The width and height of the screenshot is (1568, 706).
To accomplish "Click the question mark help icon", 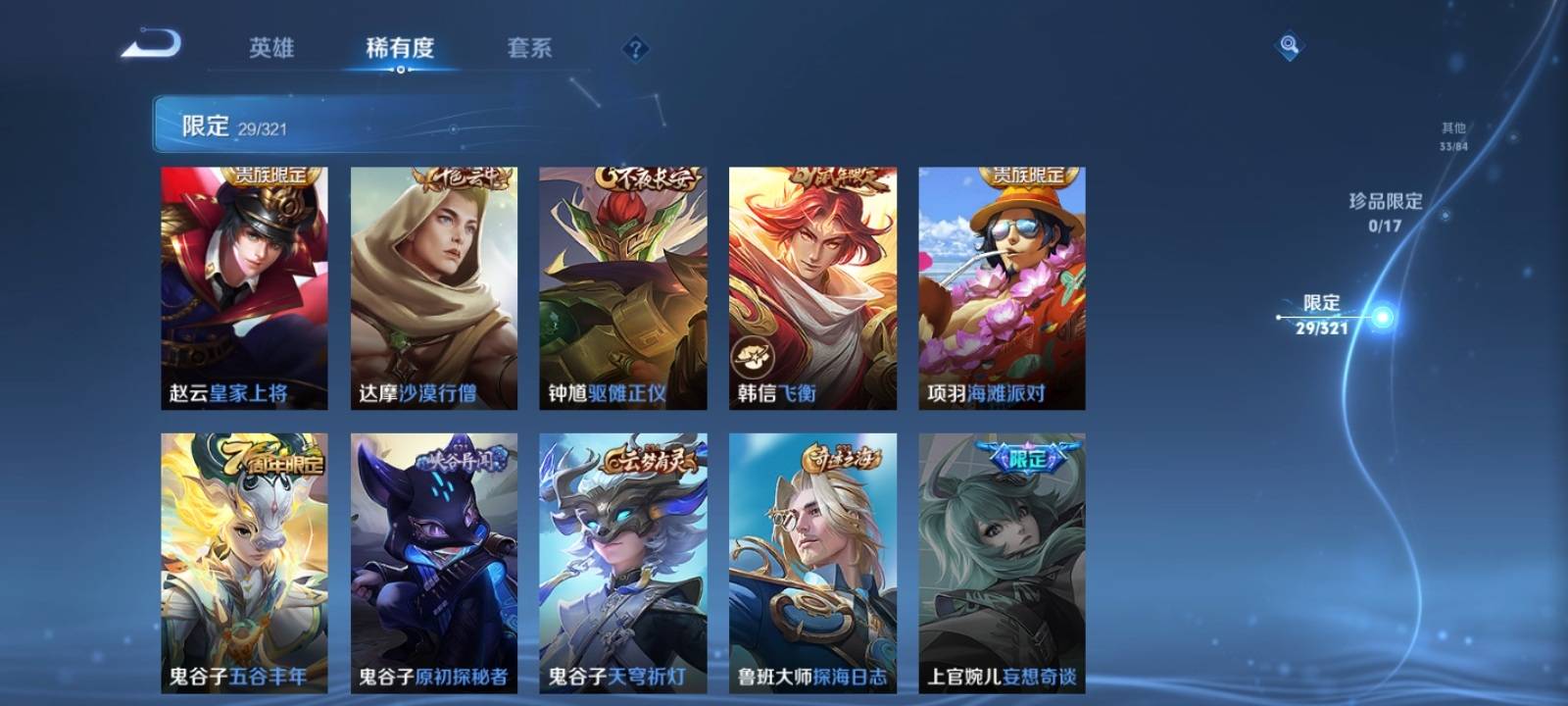I will click(635, 48).
